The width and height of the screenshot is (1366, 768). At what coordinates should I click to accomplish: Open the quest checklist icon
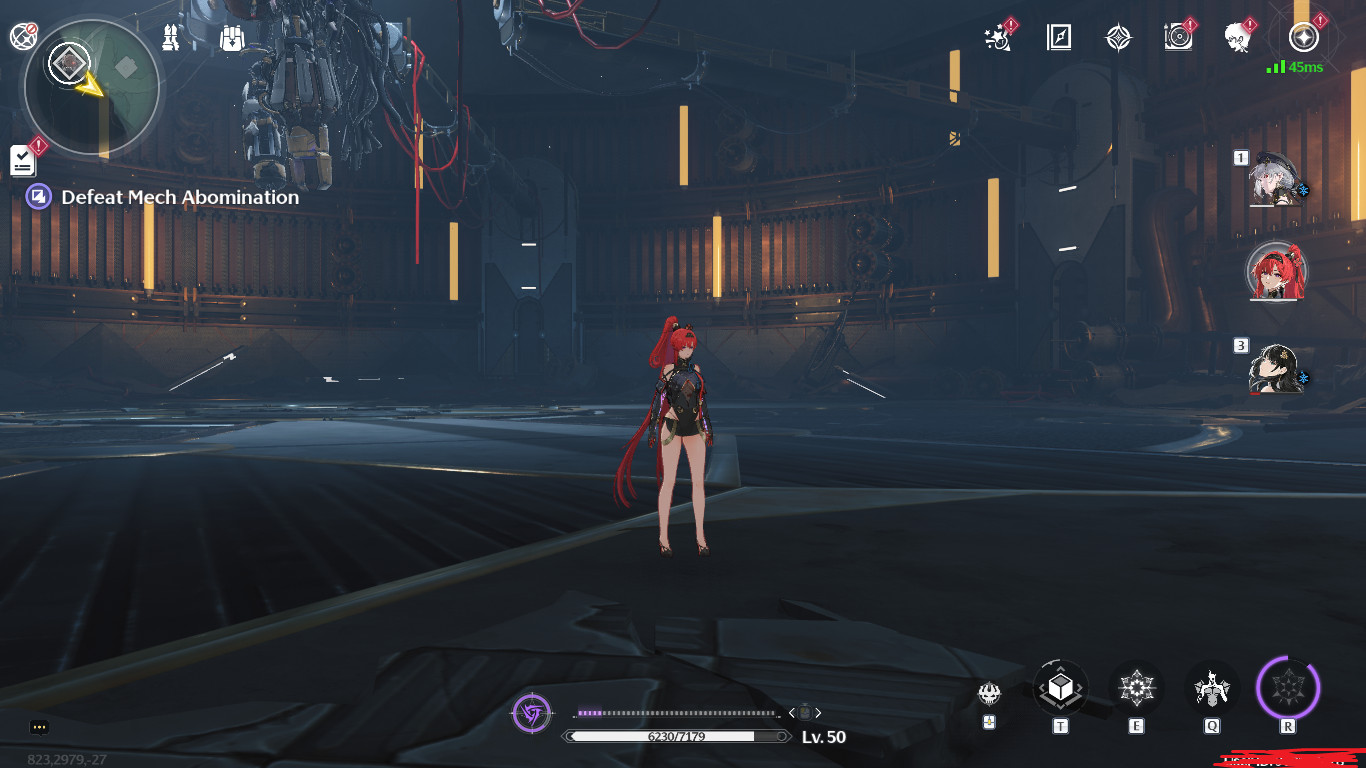click(23, 160)
